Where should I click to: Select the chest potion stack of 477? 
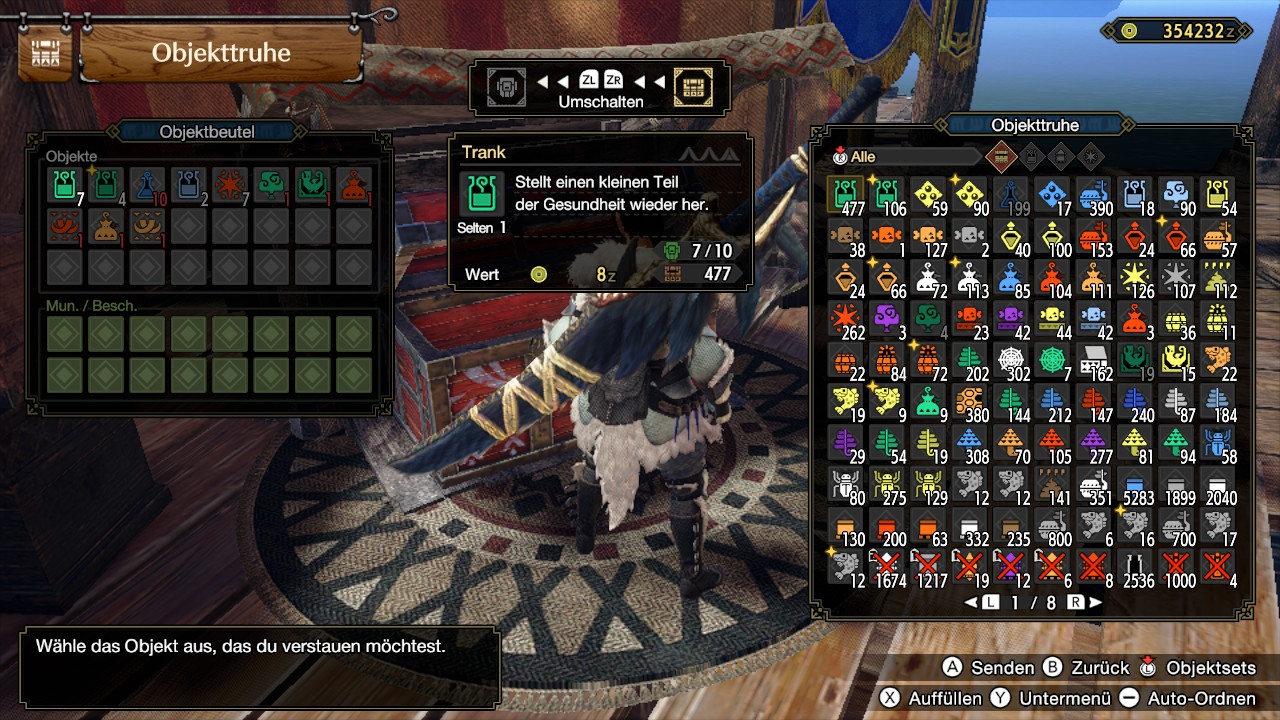click(x=846, y=195)
